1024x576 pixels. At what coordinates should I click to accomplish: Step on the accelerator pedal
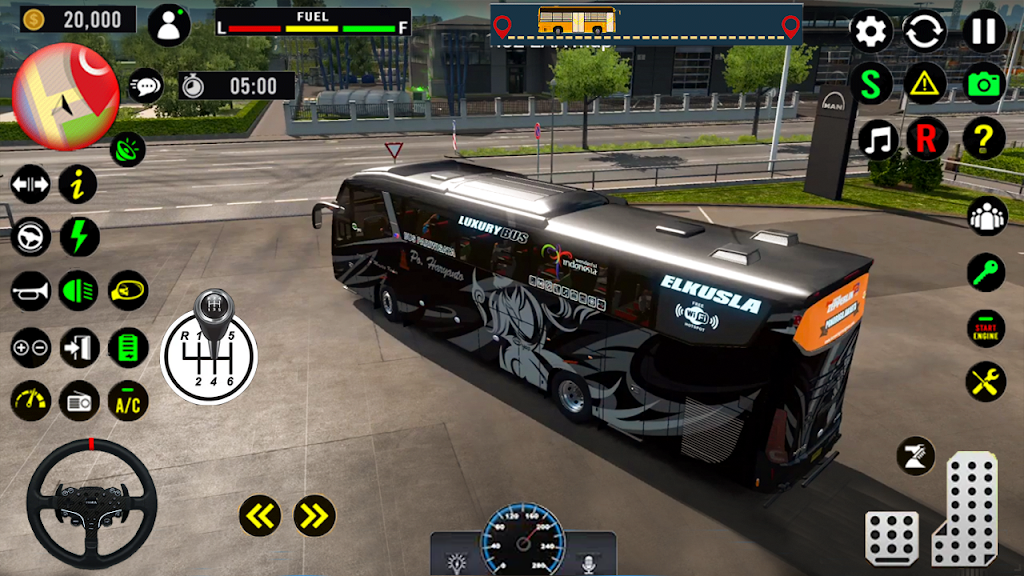[965, 509]
